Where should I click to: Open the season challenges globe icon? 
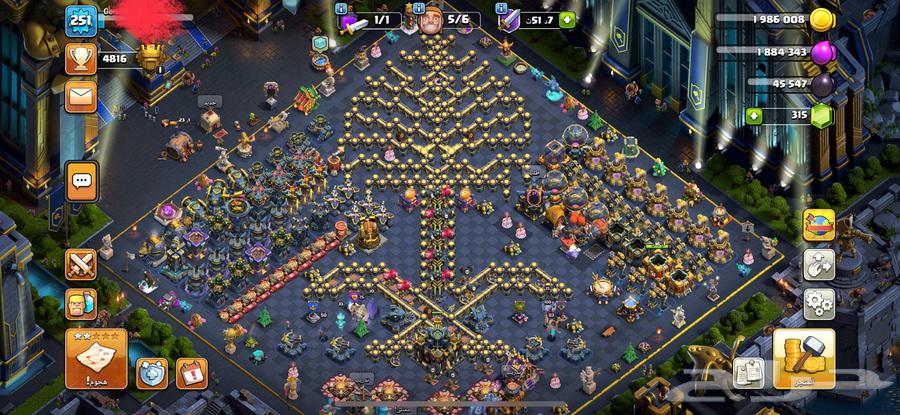click(x=819, y=224)
